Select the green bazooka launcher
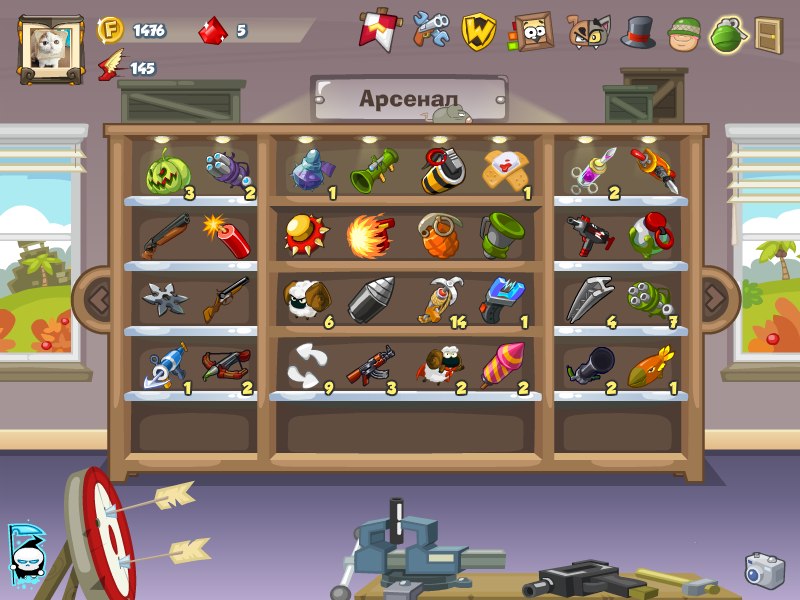 tap(373, 169)
